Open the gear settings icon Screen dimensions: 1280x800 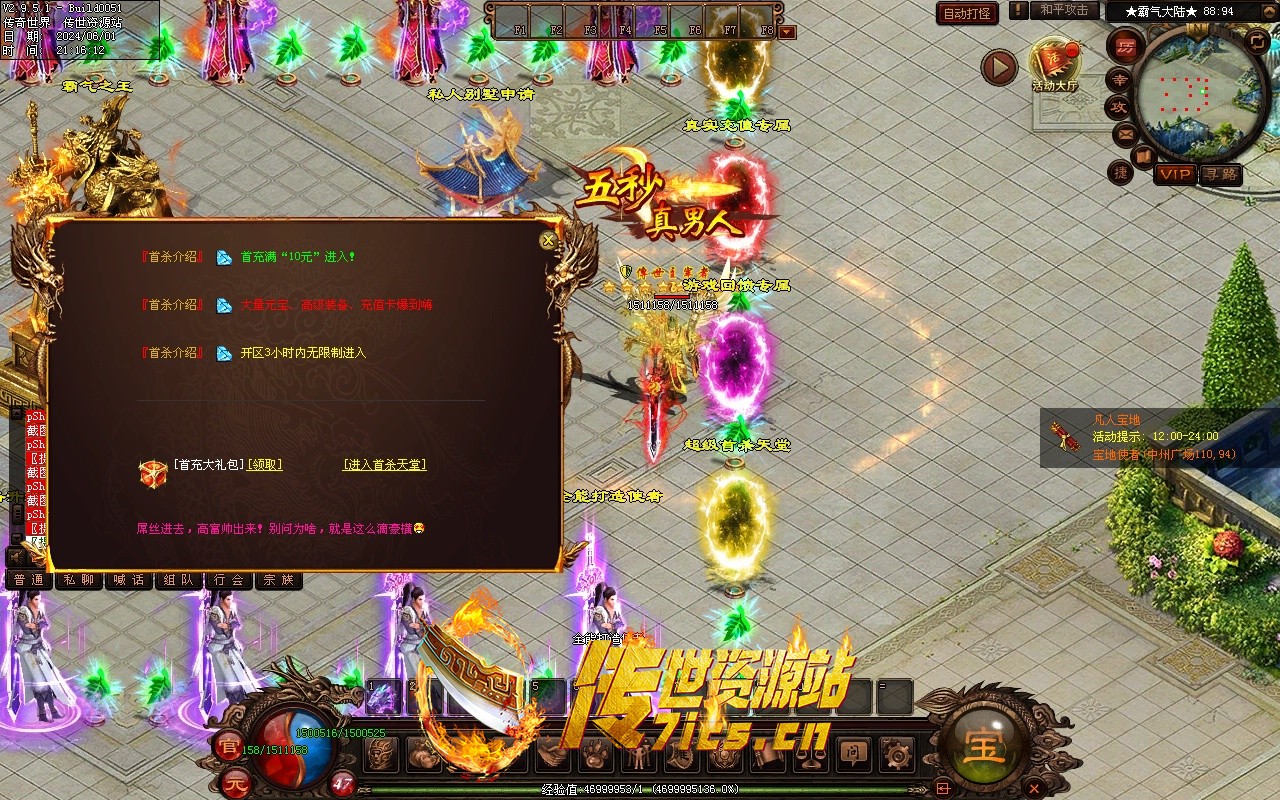897,753
